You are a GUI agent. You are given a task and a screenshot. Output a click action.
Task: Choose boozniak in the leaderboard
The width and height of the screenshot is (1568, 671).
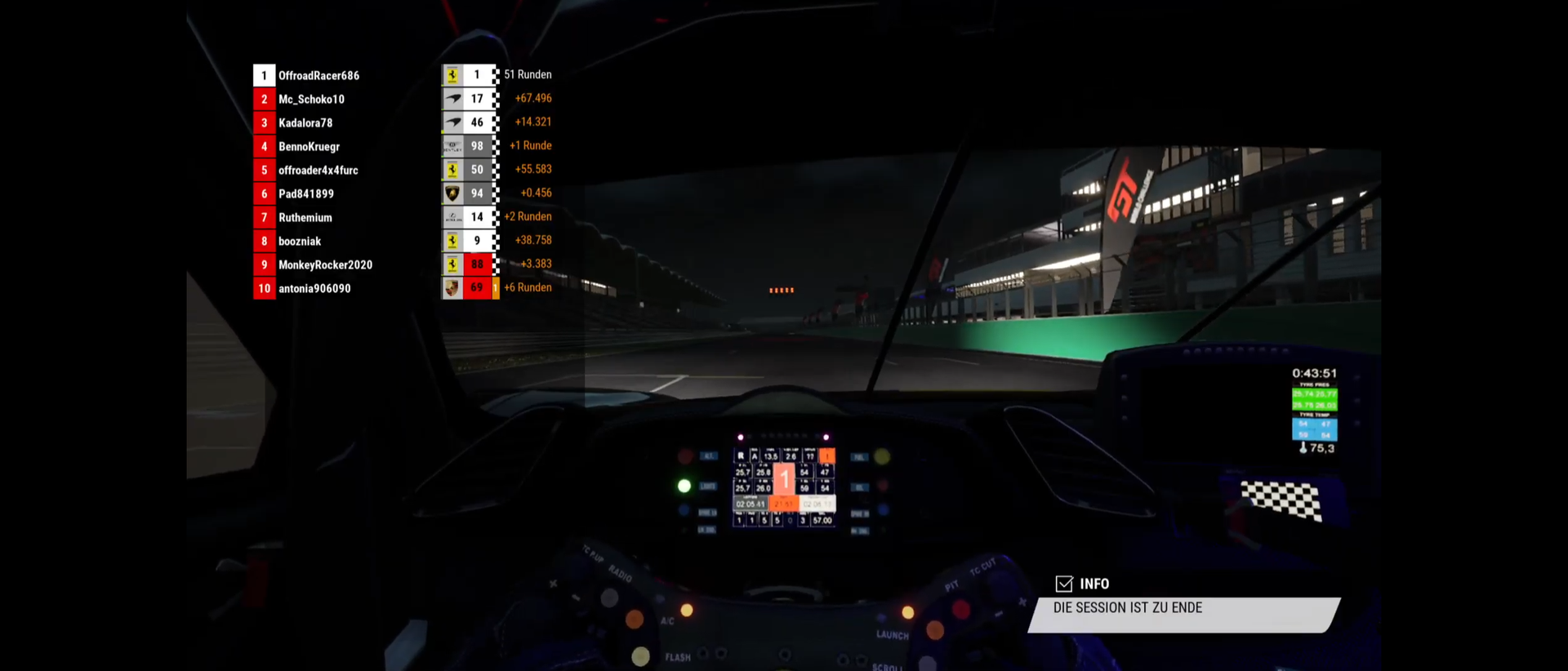point(300,241)
